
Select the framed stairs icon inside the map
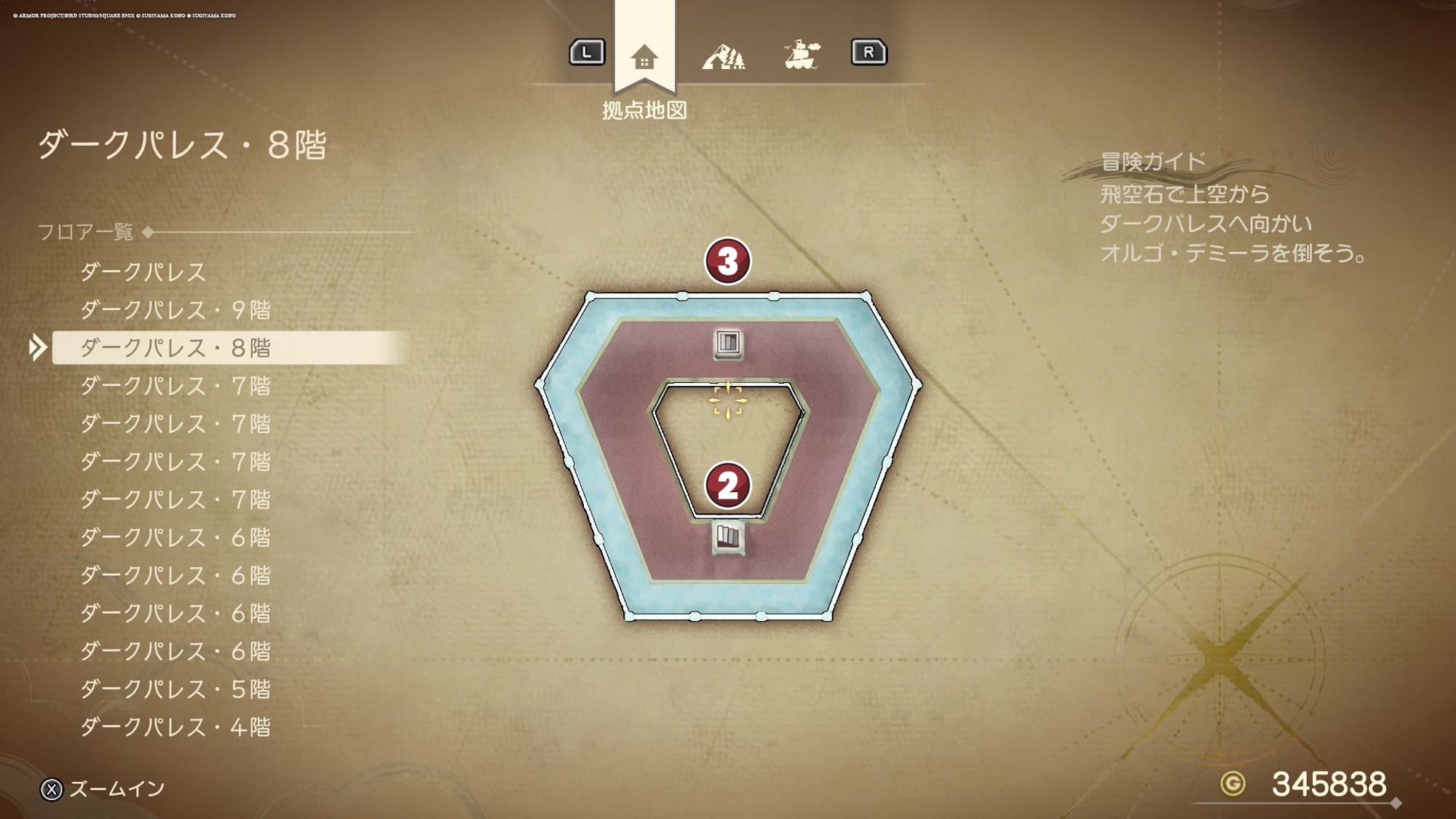[728, 343]
